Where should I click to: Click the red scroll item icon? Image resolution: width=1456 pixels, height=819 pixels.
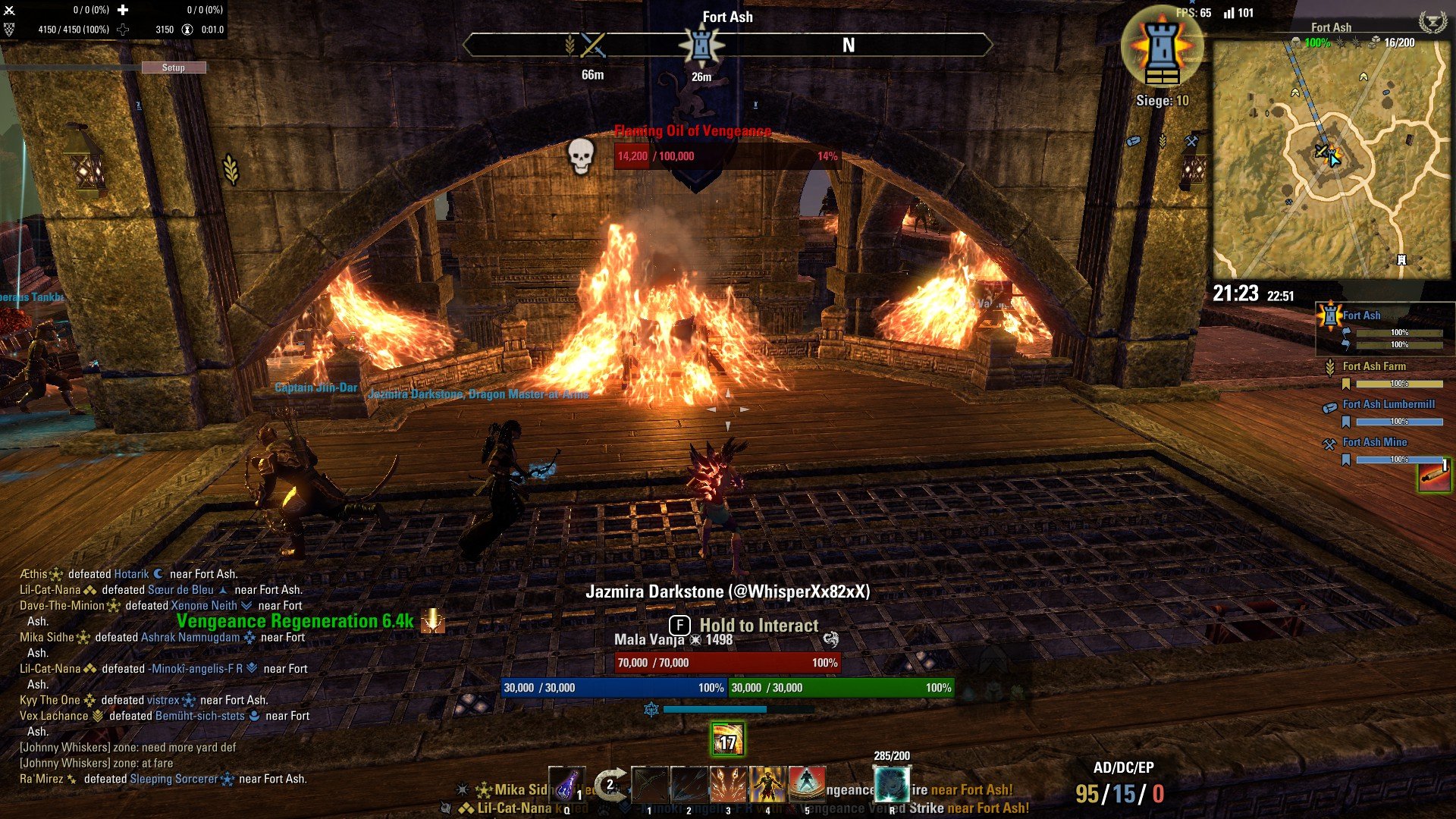tap(1434, 476)
